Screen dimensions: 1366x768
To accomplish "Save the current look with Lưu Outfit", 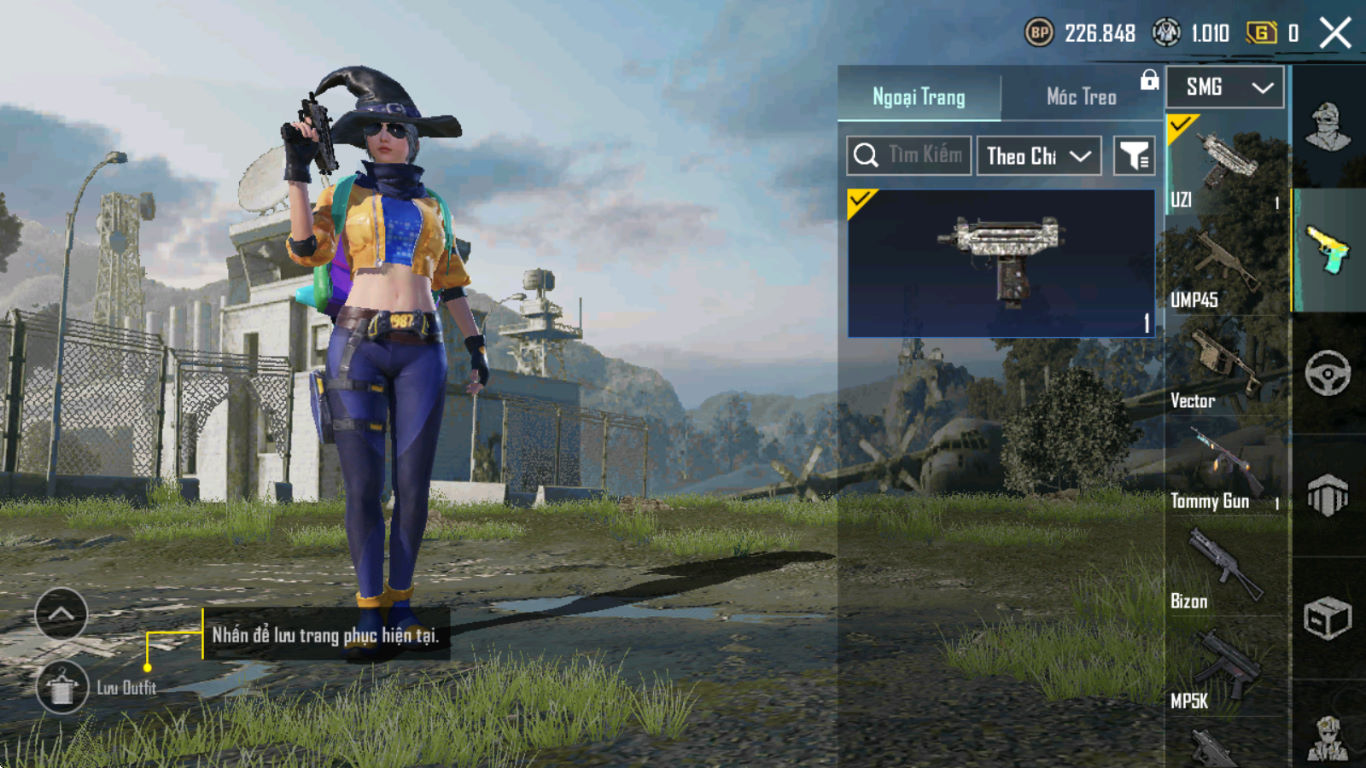I will pos(62,687).
